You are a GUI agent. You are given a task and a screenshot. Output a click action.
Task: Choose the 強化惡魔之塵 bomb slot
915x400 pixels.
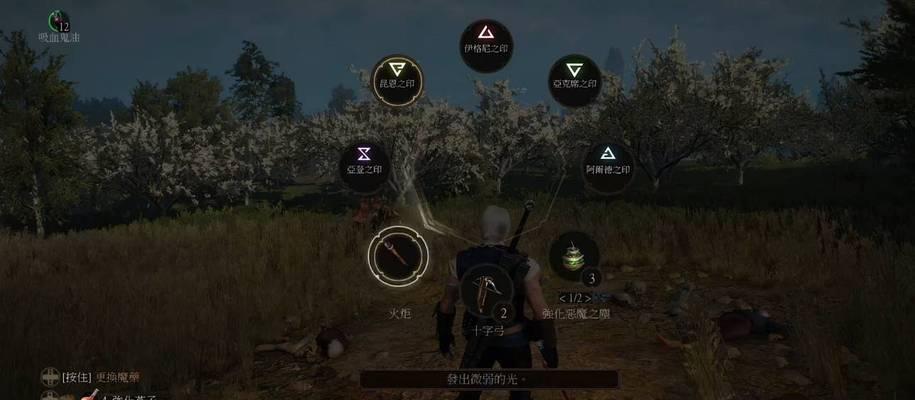574,257
